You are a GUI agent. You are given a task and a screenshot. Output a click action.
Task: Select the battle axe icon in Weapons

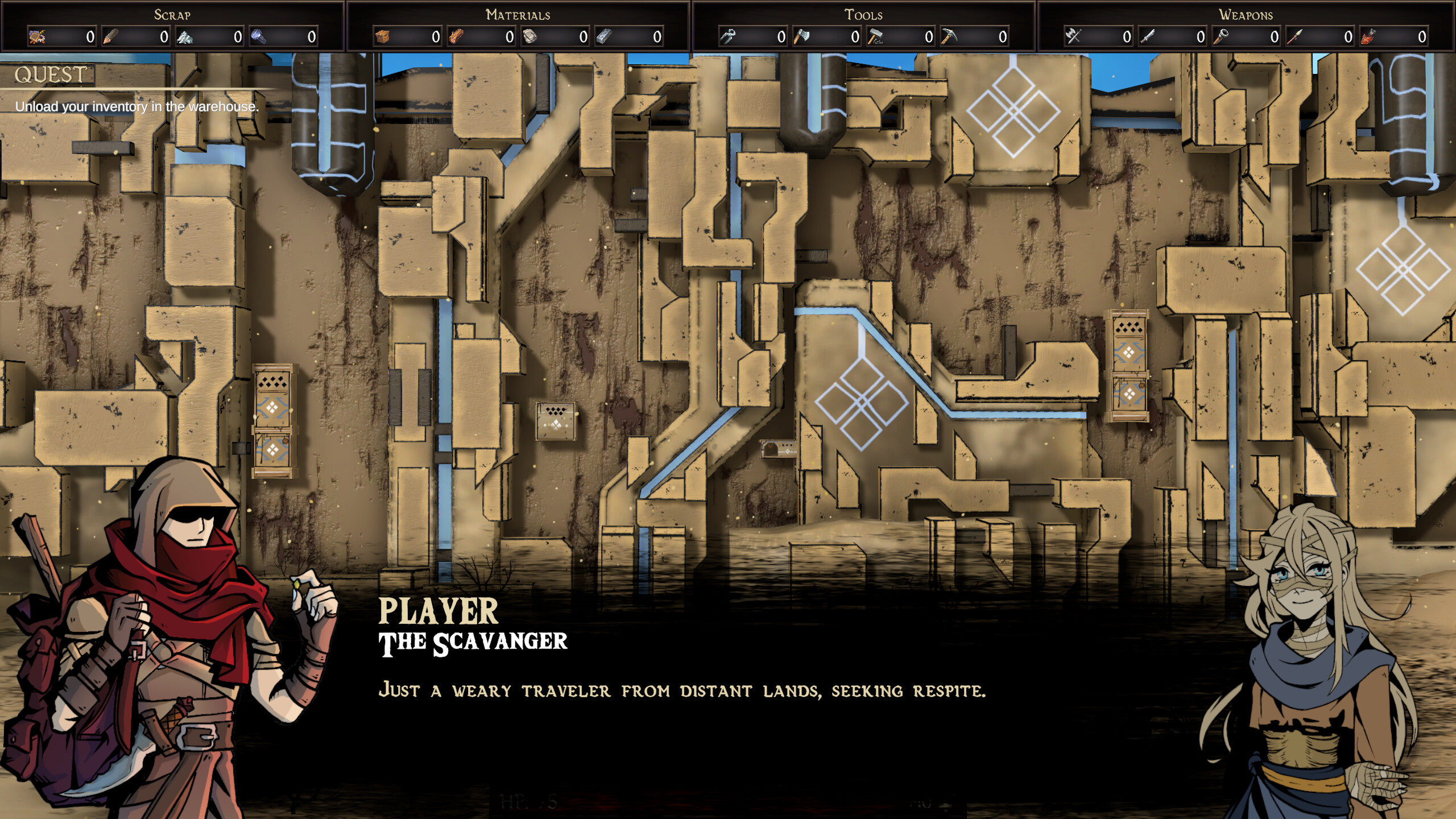coord(1073,37)
